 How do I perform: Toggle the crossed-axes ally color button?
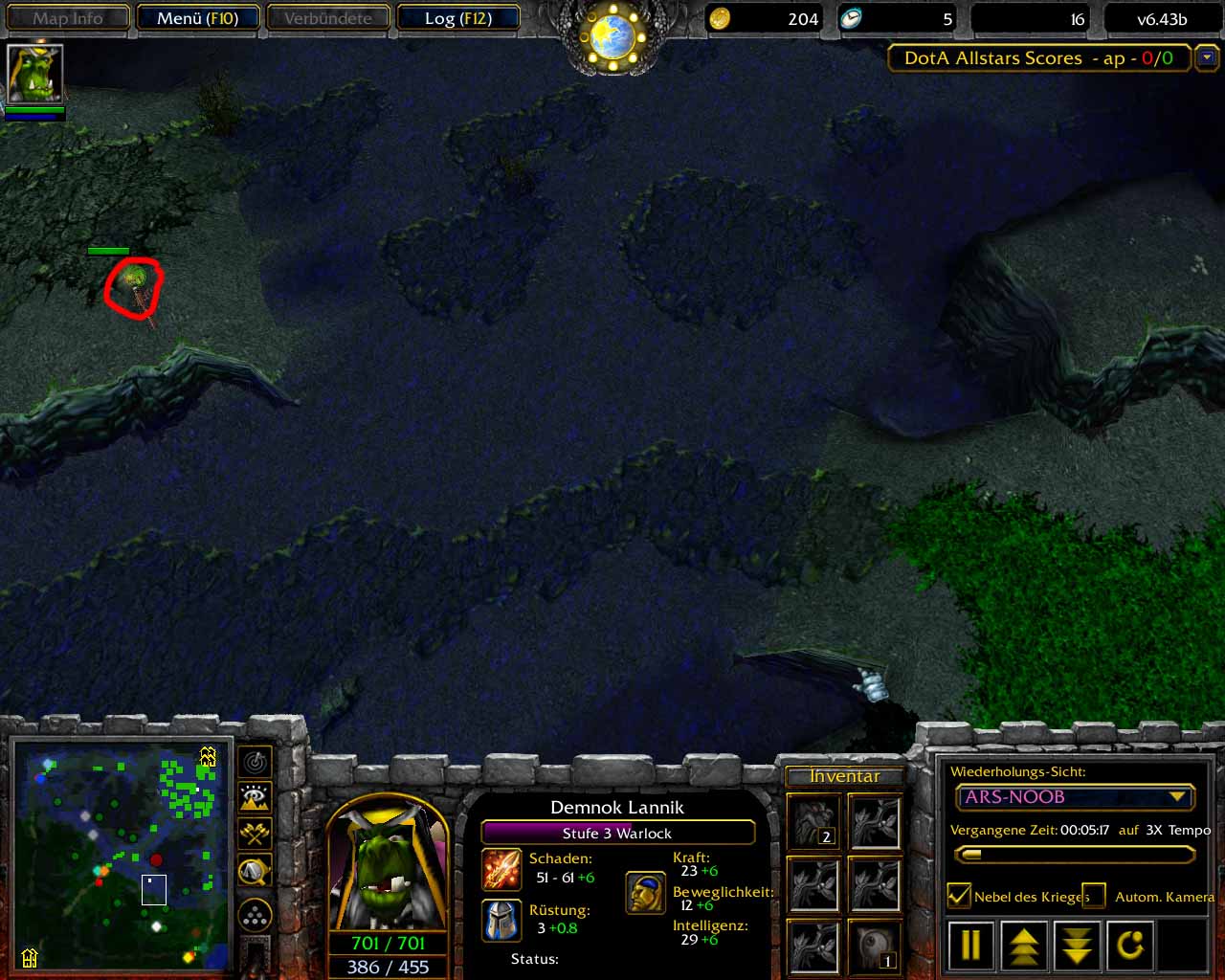coord(256,834)
